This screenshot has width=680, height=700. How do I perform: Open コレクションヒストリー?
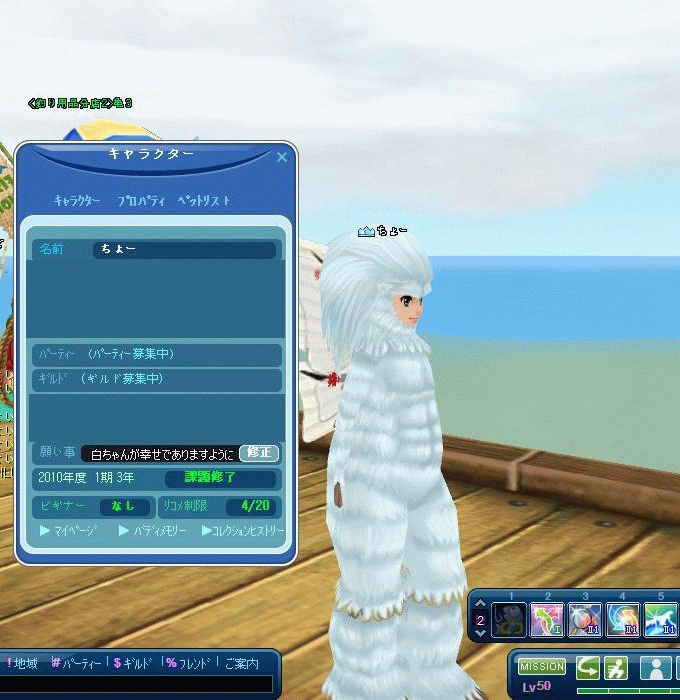pos(243,531)
